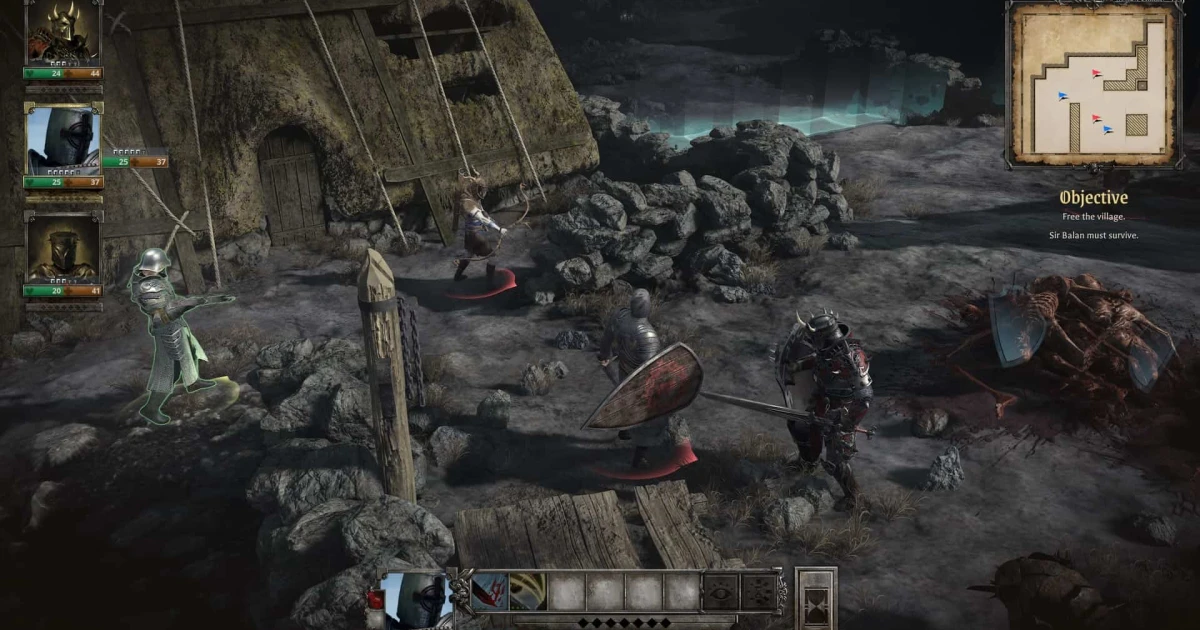The width and height of the screenshot is (1200, 630).
Task: End turn with the hourglass button
Action: (815, 597)
